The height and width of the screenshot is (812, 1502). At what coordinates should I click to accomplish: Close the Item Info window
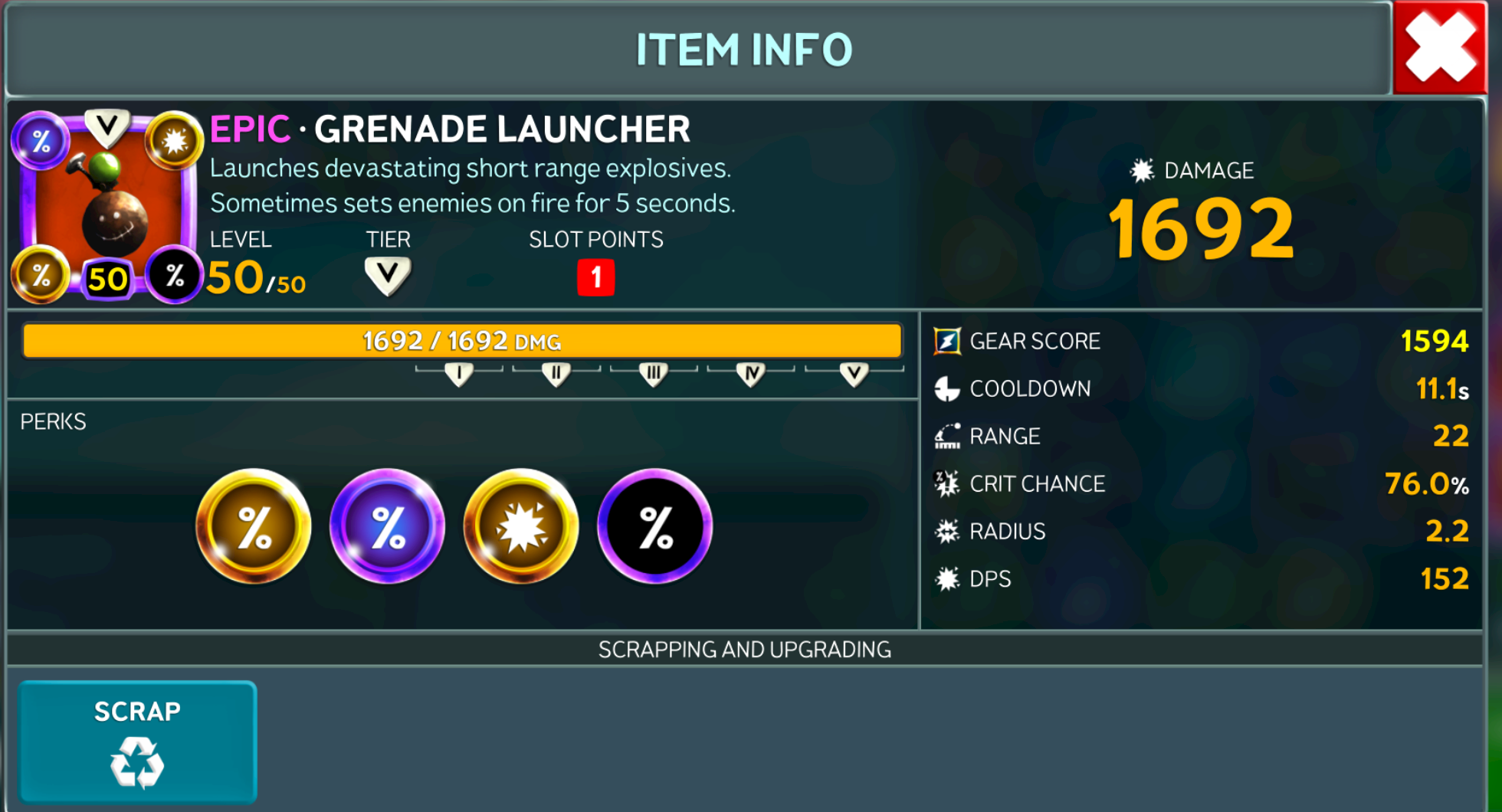pos(1439,47)
